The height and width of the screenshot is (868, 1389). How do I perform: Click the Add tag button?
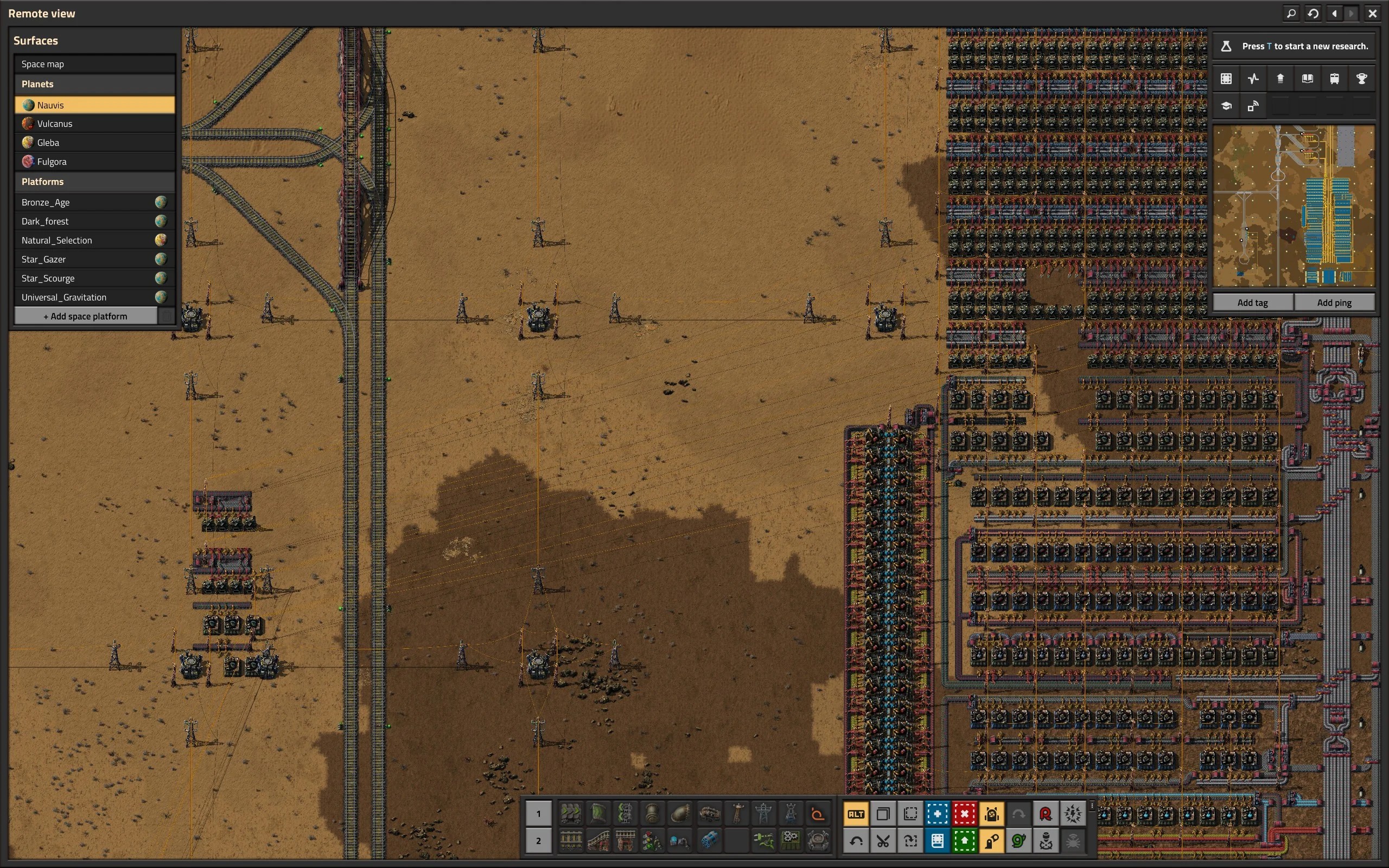(x=1252, y=303)
